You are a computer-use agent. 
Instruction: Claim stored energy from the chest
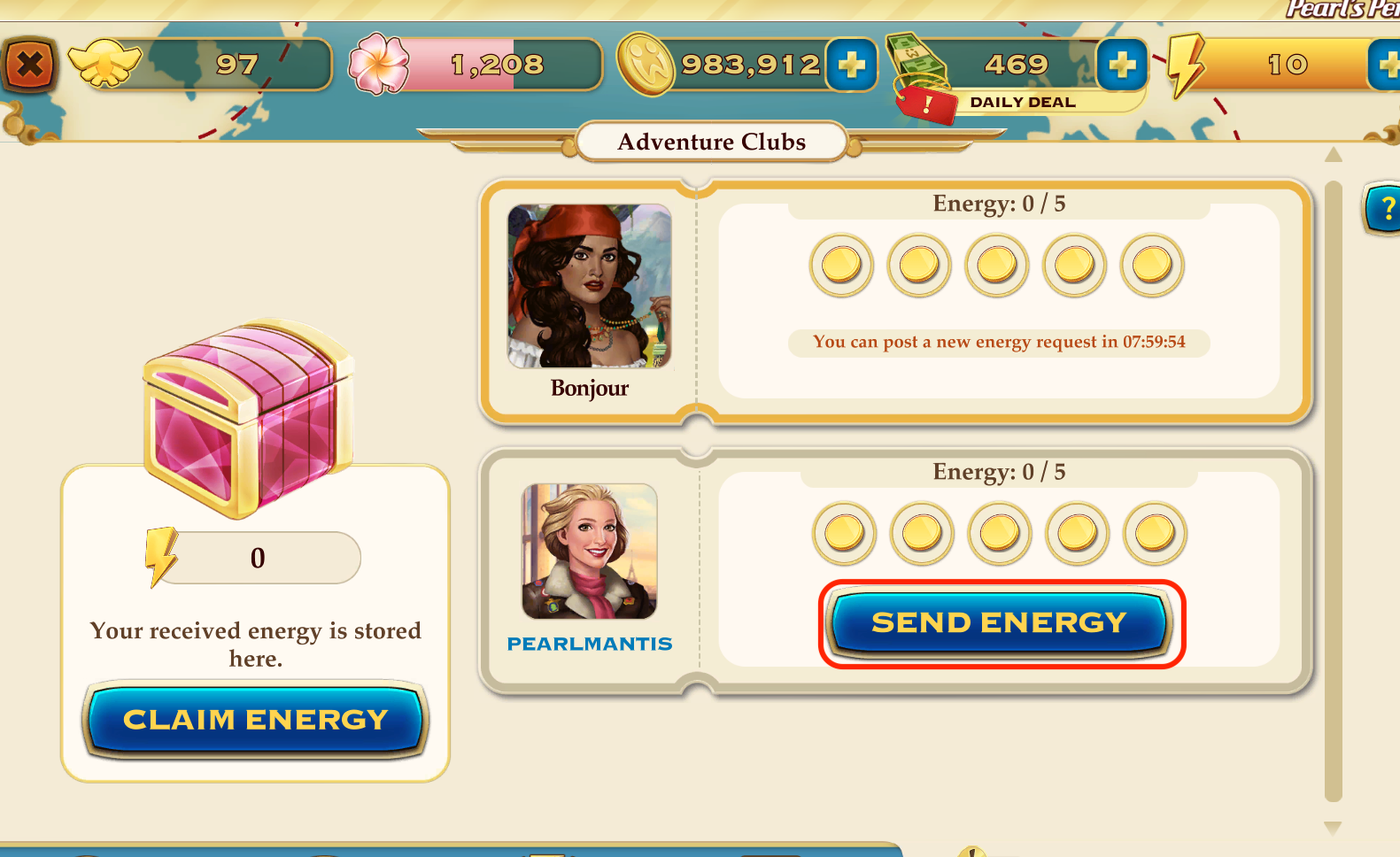click(255, 720)
